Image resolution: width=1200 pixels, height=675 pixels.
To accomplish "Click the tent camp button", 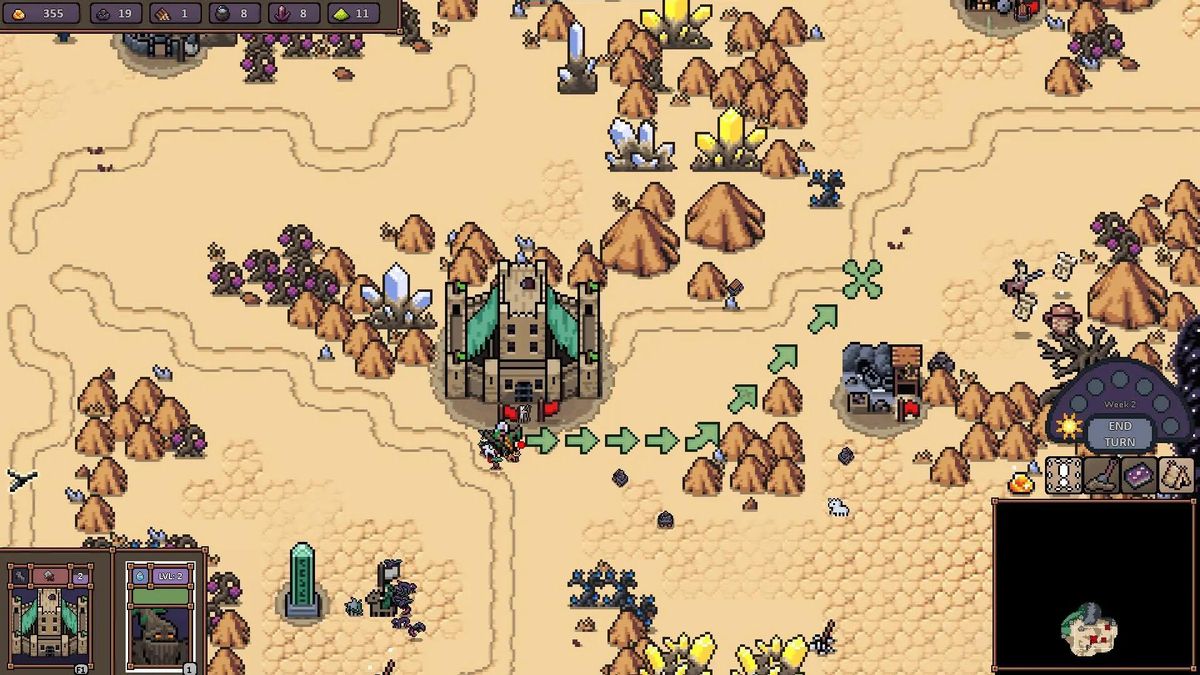I will 1176,476.
